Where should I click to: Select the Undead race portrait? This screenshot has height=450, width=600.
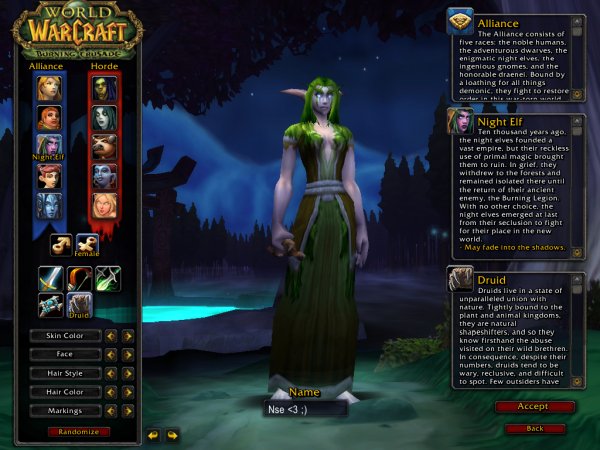point(105,118)
